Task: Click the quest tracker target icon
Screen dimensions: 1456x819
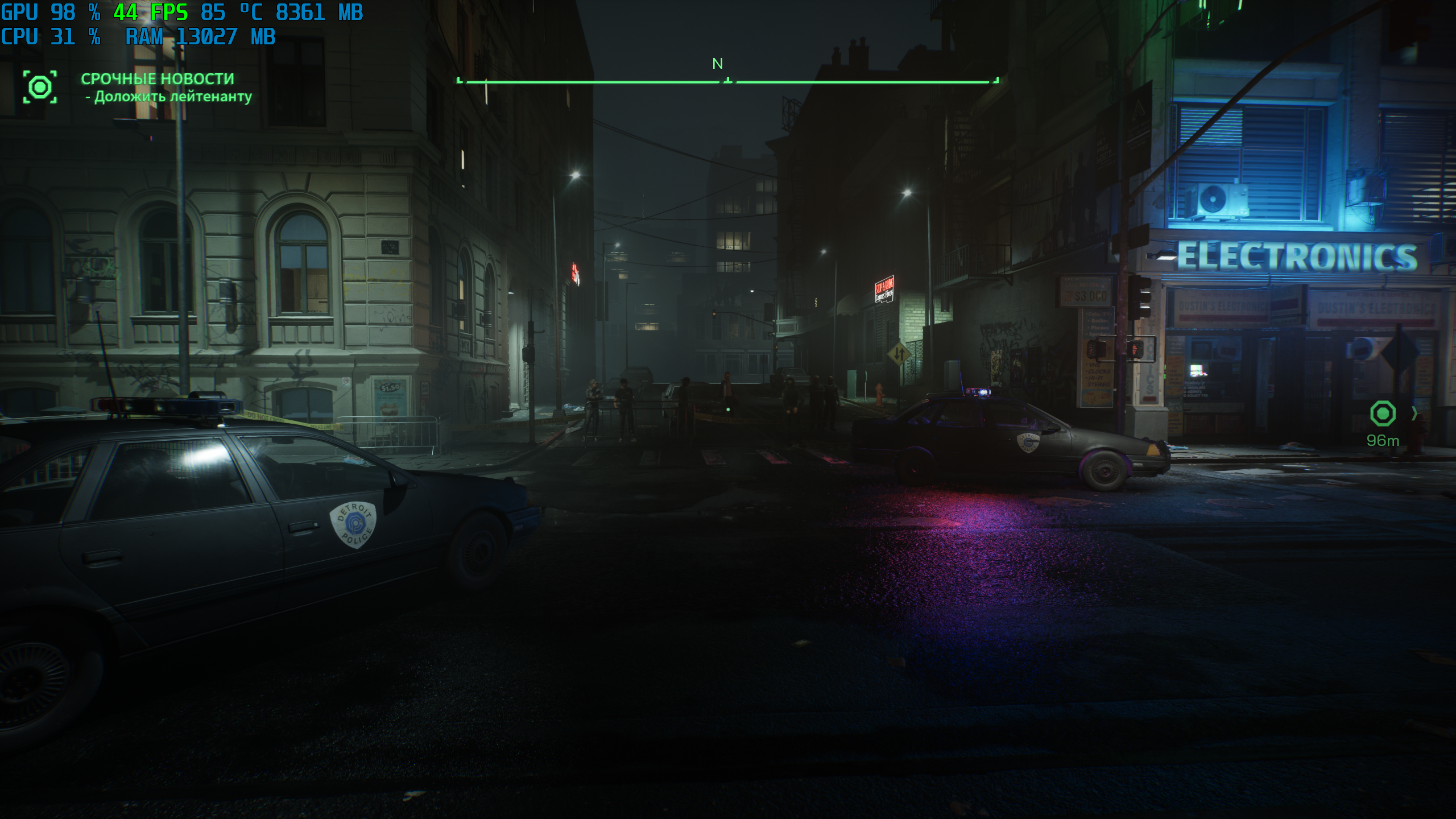Action: pos(40,87)
